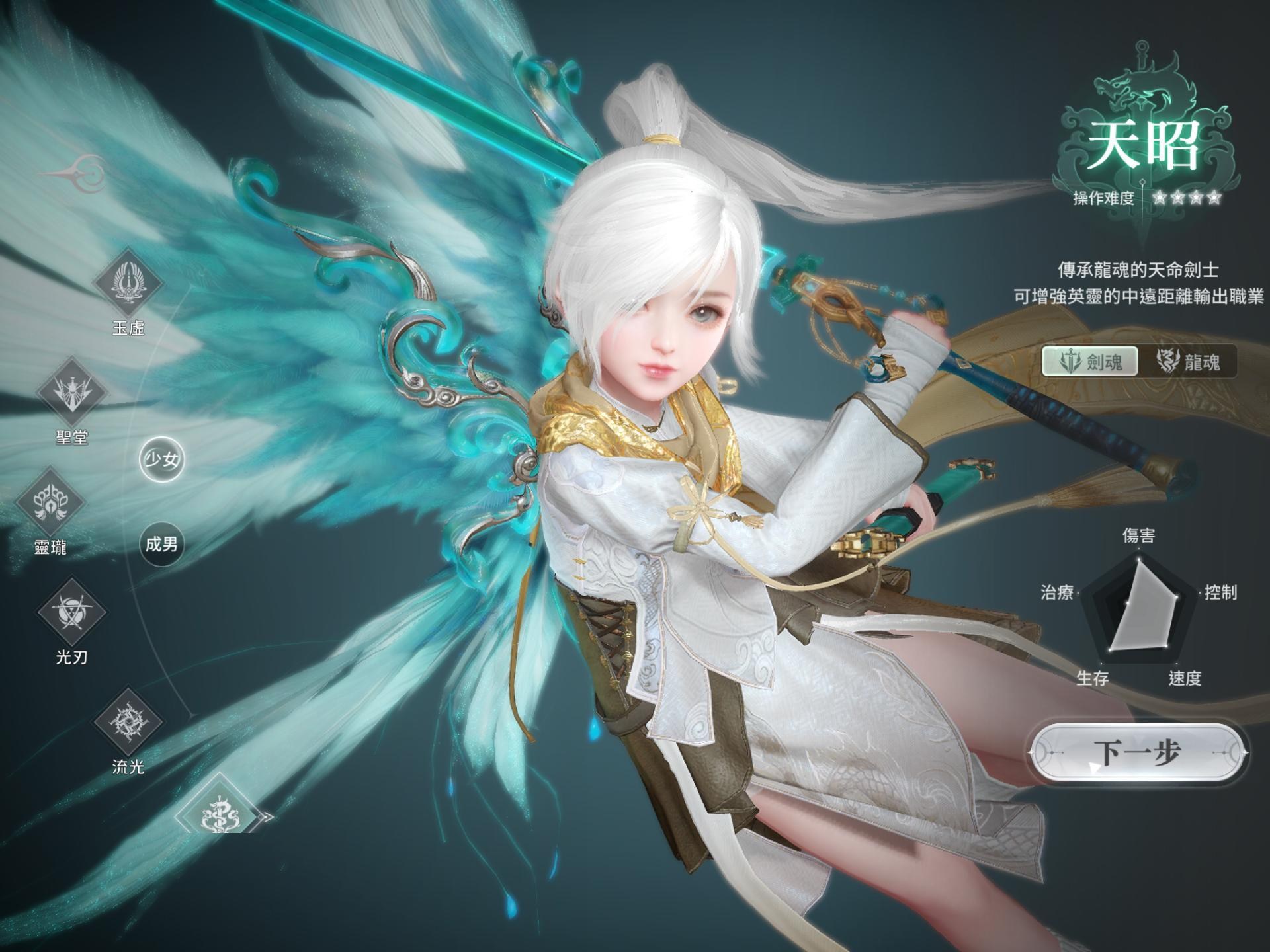
Task: Pick the 靈瓏 class emblem
Action: pos(50,502)
